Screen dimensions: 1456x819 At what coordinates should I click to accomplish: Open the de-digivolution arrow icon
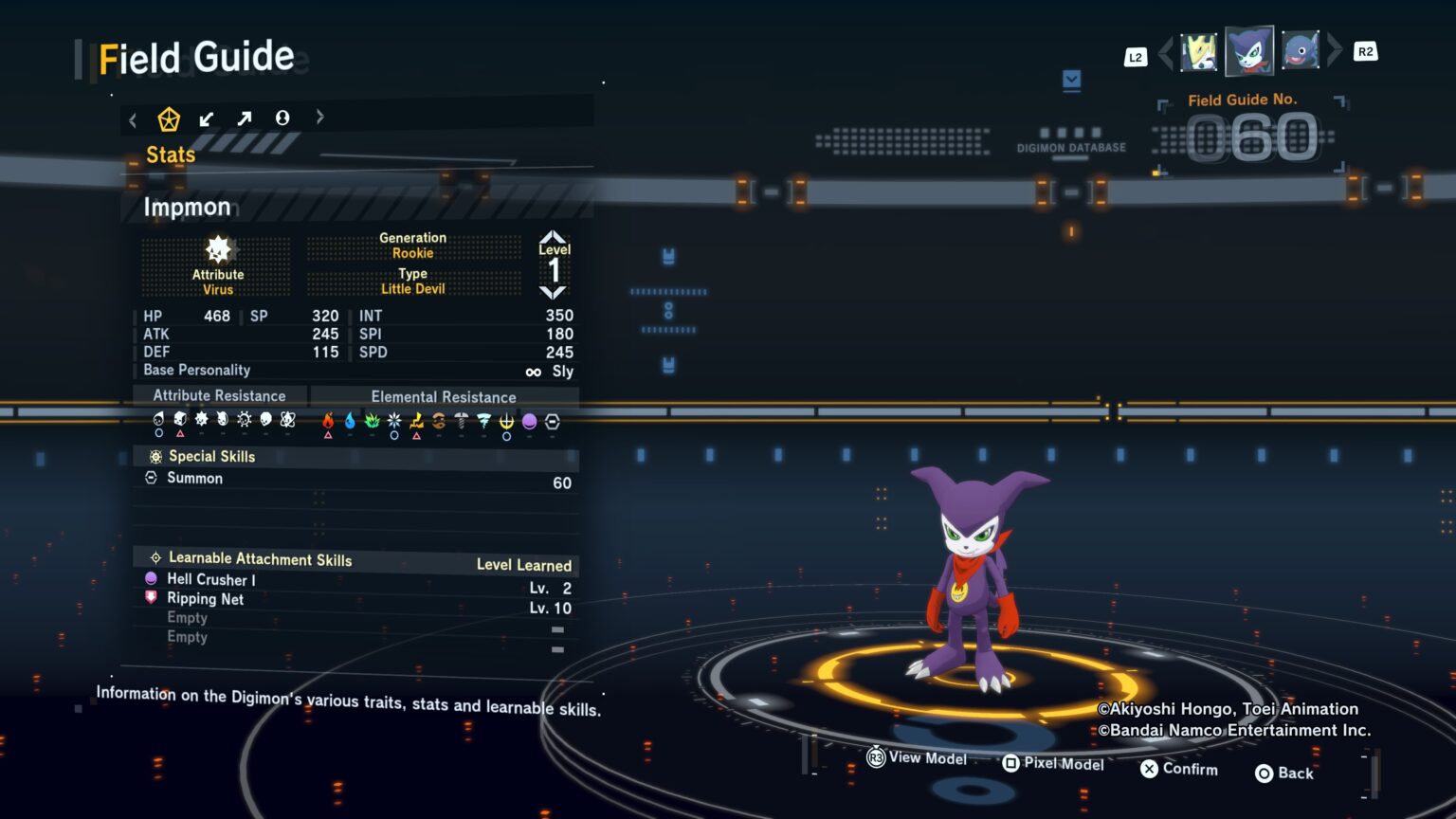207,118
